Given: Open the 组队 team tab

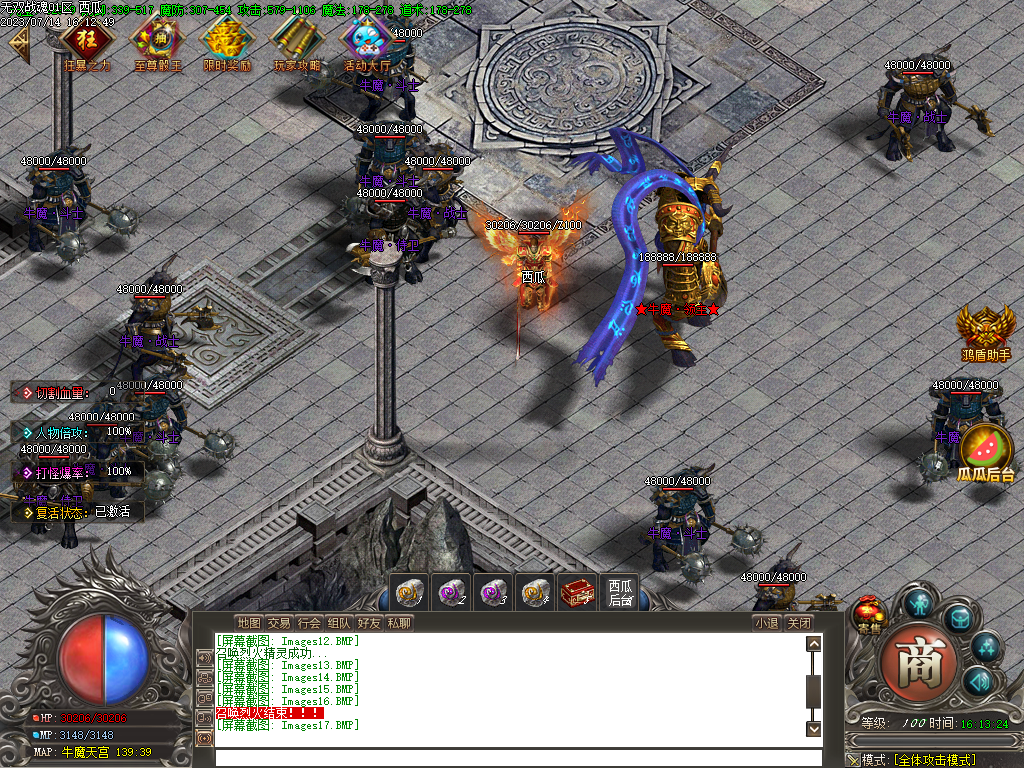Looking at the screenshot, I should click(339, 623).
